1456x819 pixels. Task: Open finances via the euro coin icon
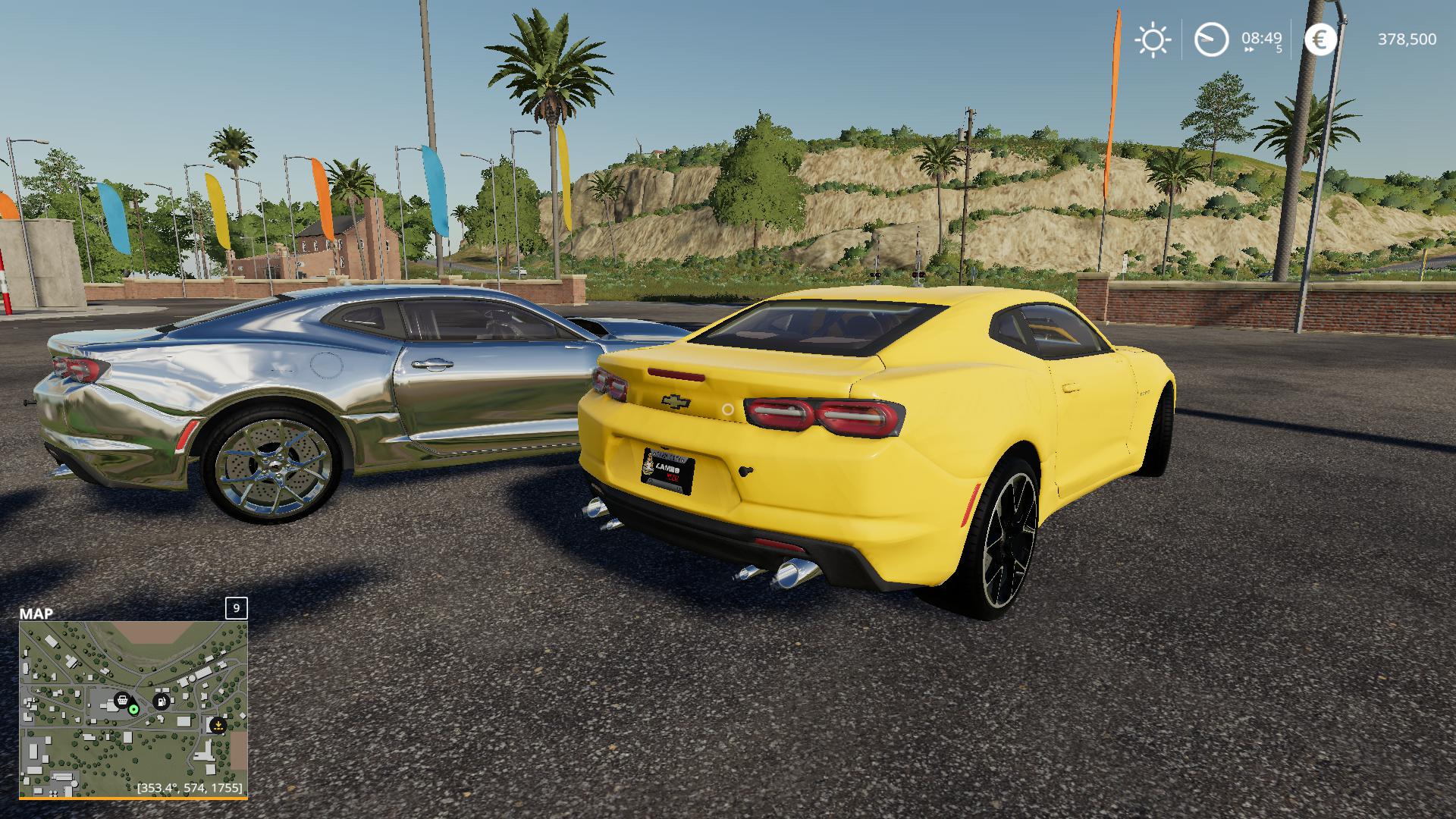(1320, 39)
